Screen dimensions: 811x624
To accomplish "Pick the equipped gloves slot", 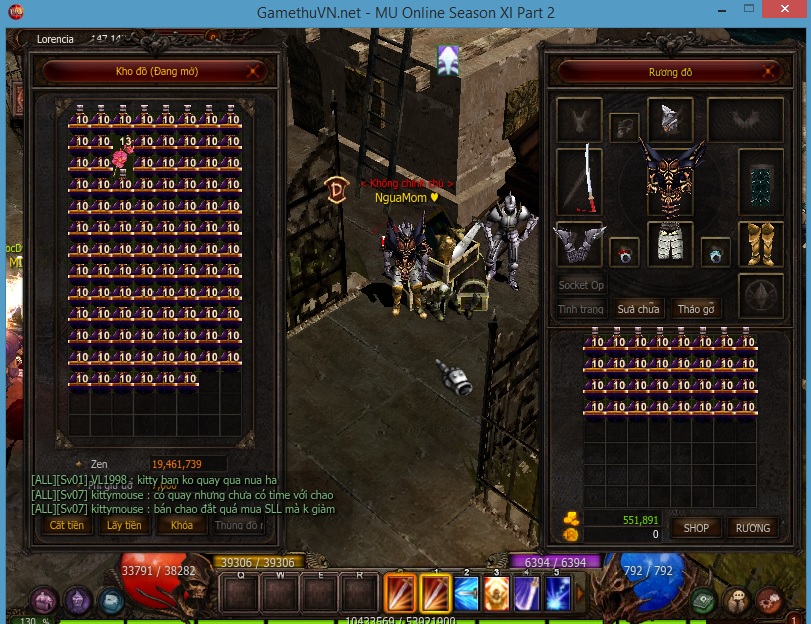I will [578, 243].
